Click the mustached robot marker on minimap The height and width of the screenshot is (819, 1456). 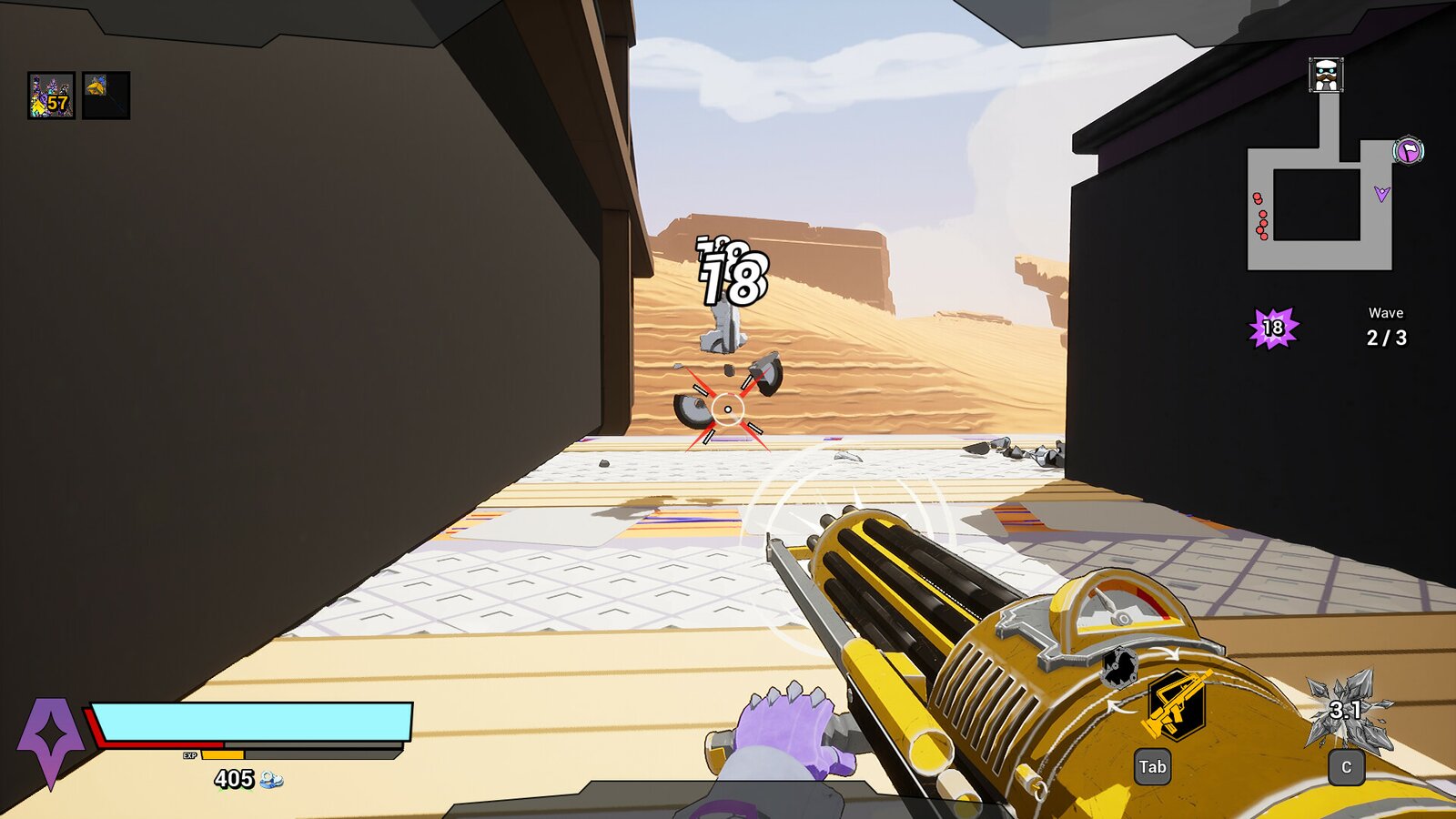(1326, 75)
